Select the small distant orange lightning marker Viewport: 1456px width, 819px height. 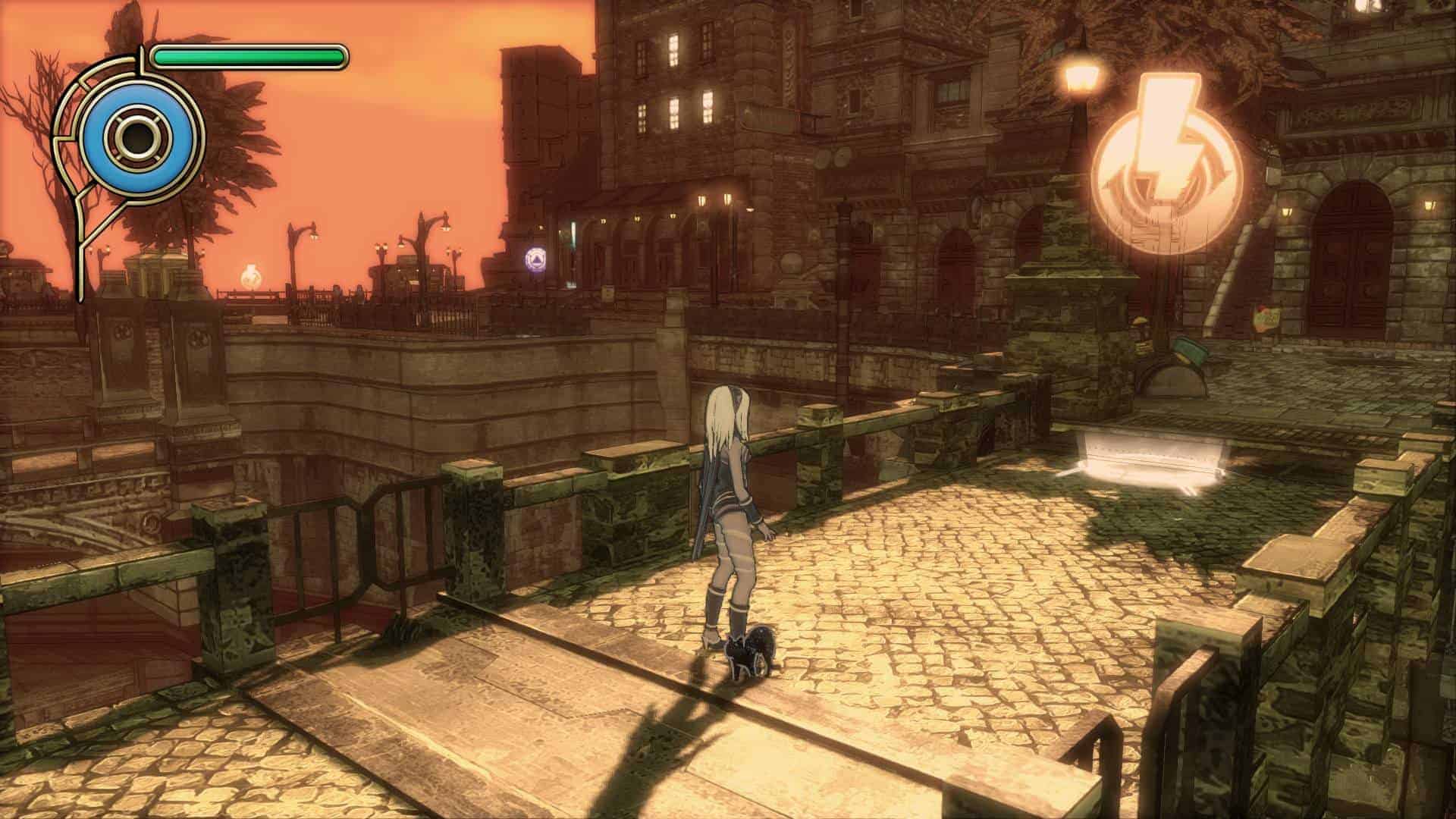pyautogui.click(x=249, y=276)
